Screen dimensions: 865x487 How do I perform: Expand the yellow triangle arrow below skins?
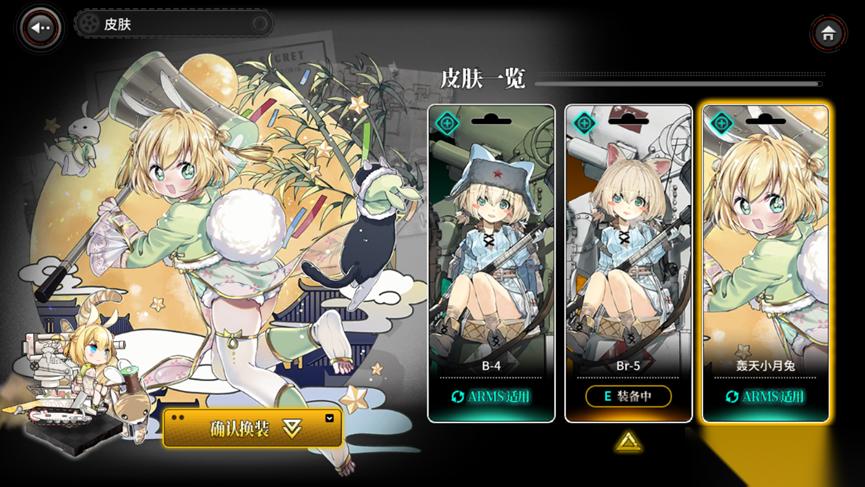click(x=627, y=440)
